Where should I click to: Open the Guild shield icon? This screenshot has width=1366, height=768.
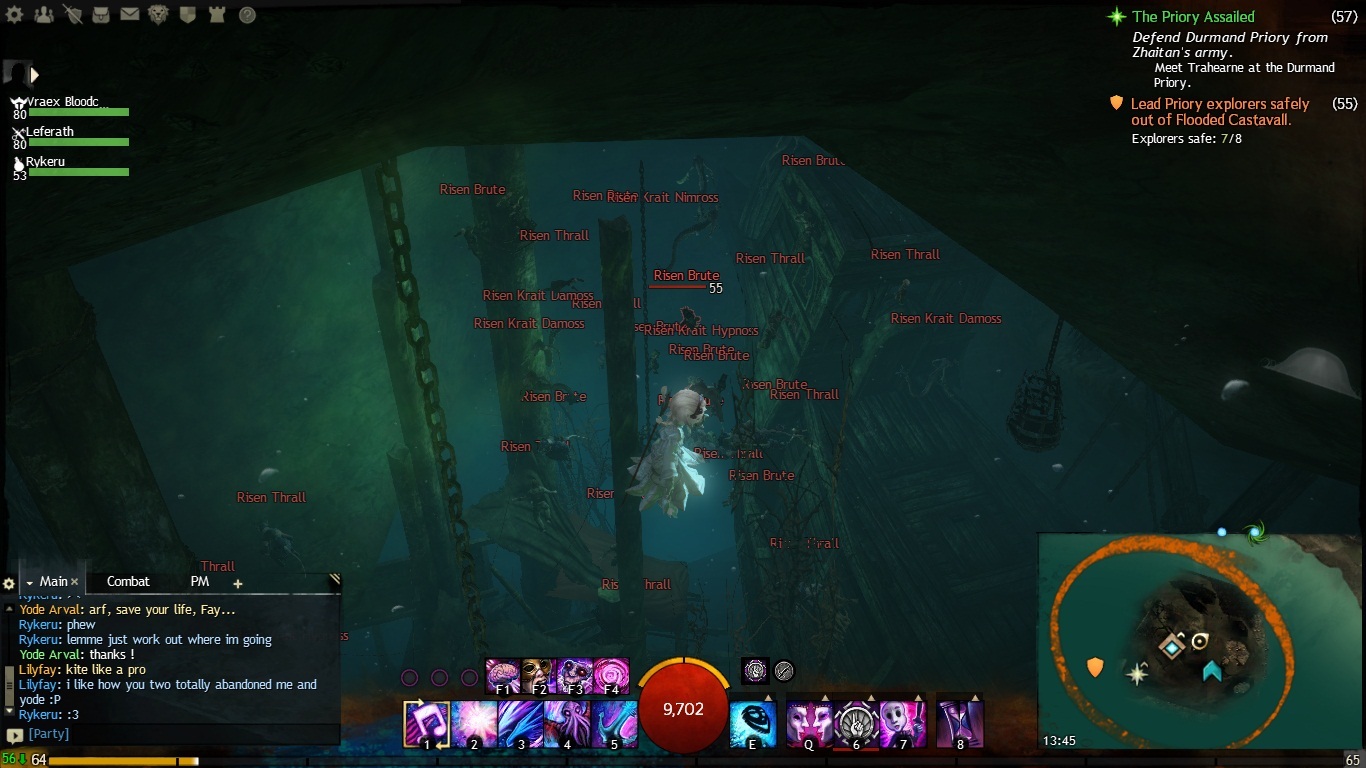(187, 15)
